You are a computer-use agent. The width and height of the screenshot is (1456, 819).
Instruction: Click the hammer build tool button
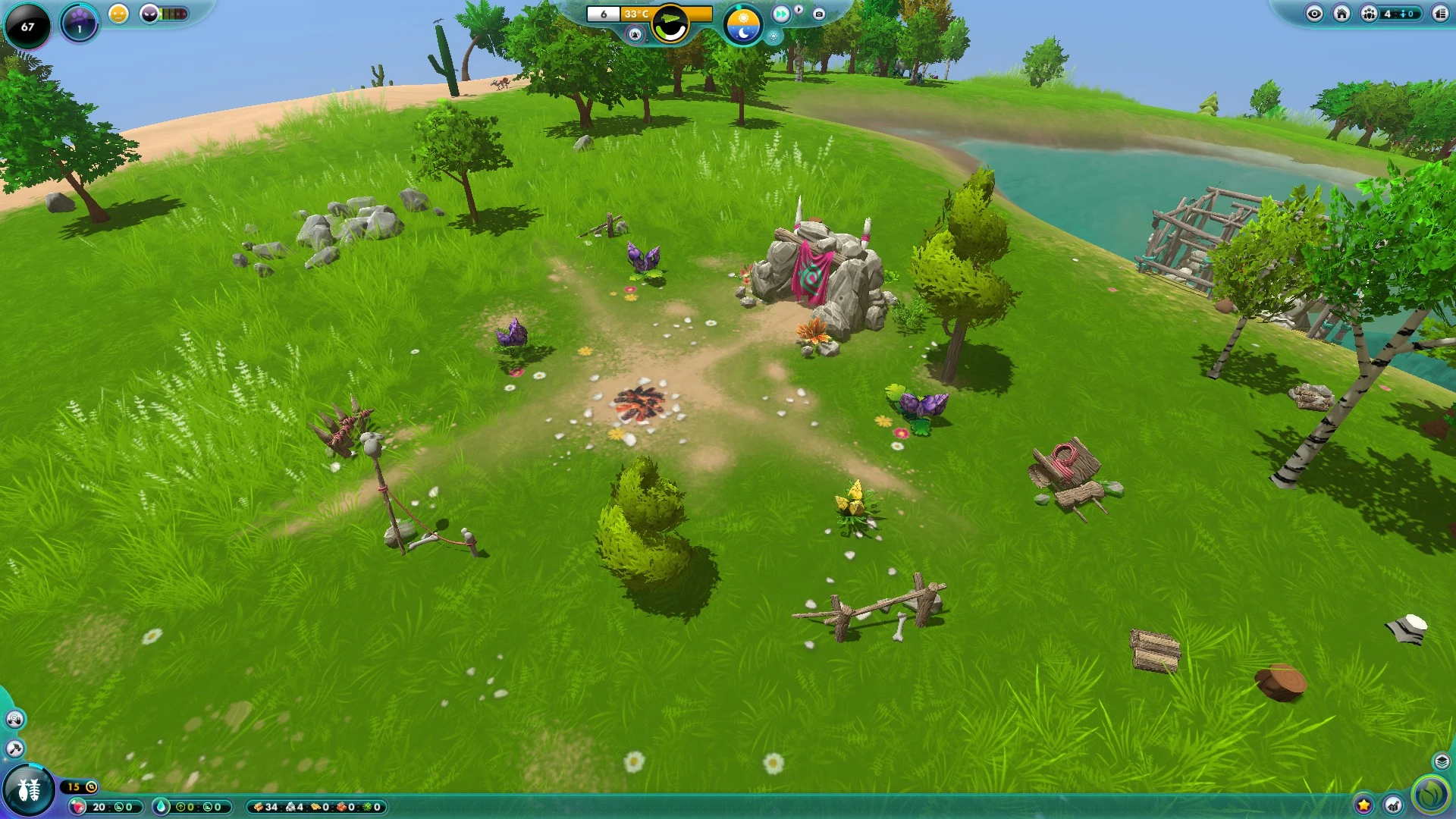point(14,749)
